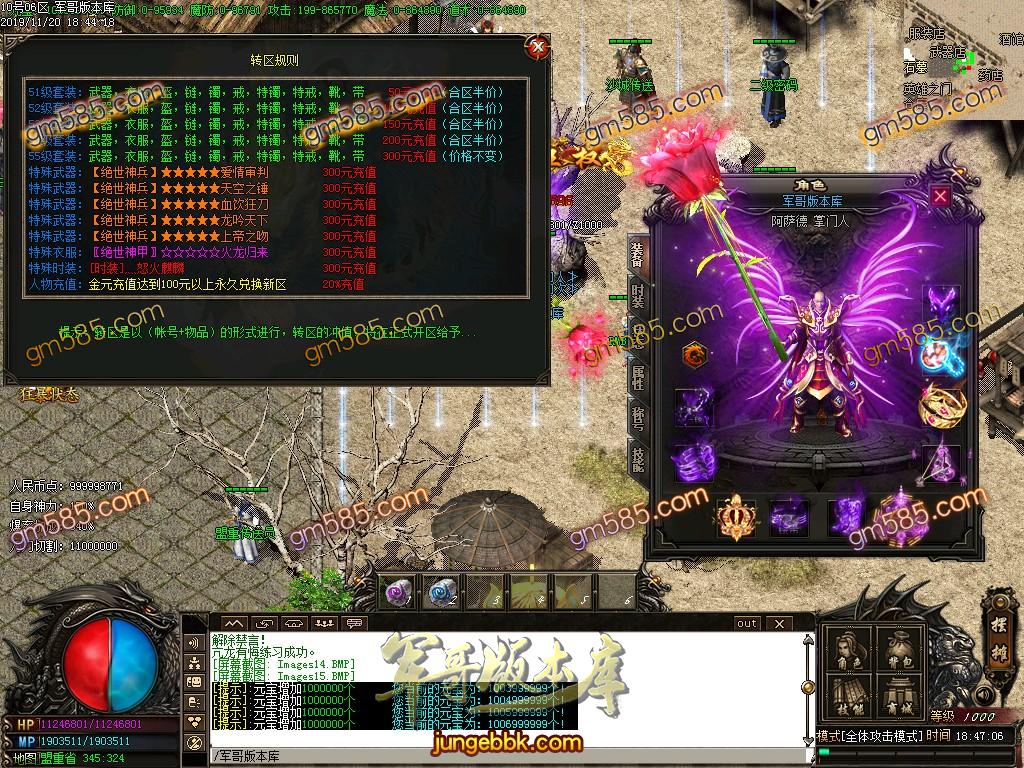Image resolution: width=1024 pixels, height=768 pixels.
Task: Open the 商城 shop button
Action: pyautogui.click(x=901, y=696)
